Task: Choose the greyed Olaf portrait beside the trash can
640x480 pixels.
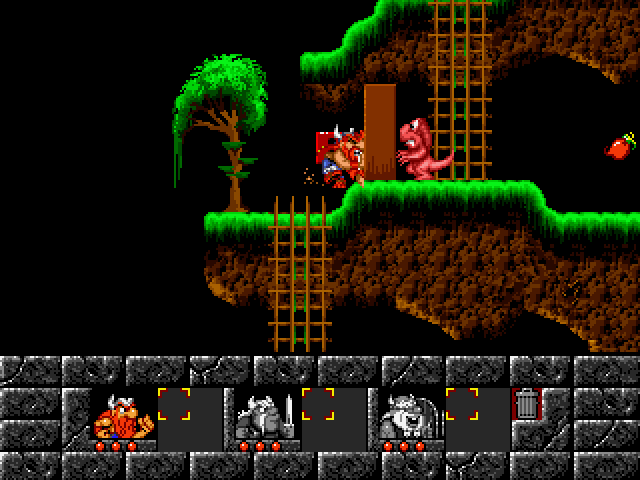Action: tap(408, 414)
